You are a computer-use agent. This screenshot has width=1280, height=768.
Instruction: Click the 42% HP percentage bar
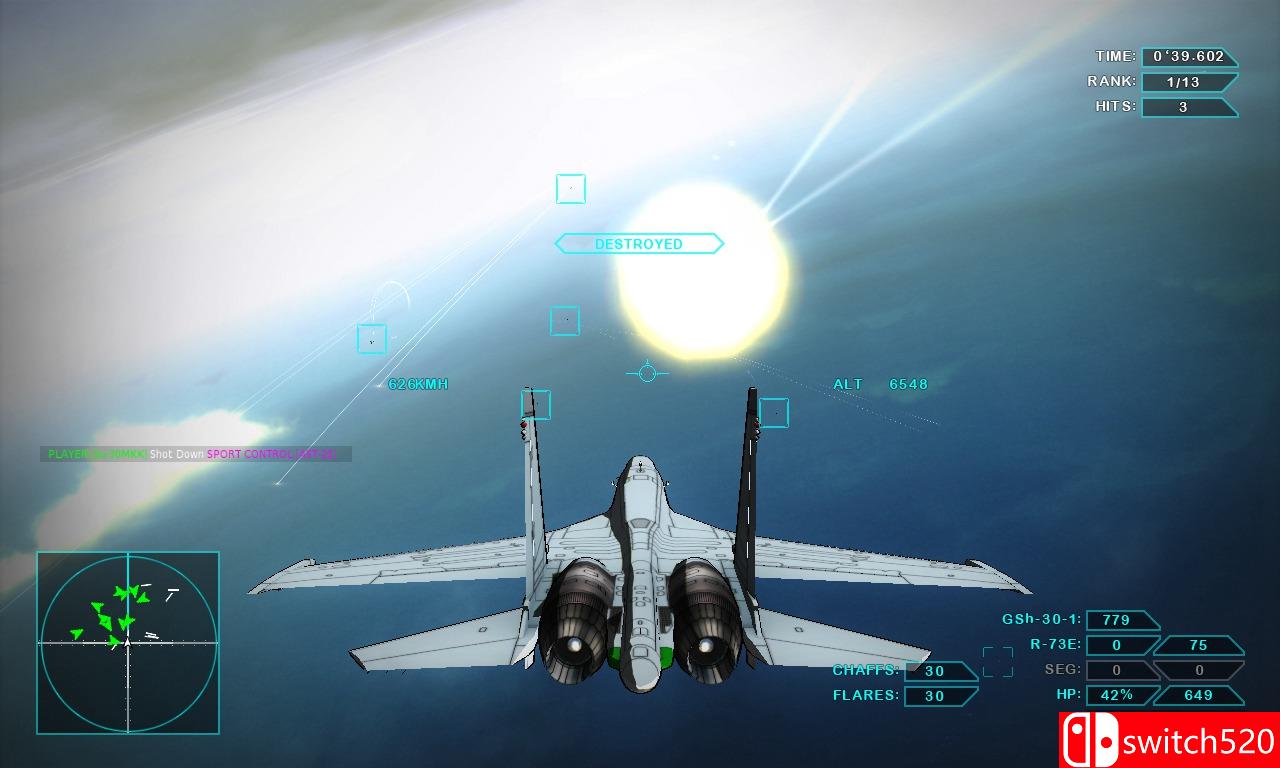[x=1119, y=694]
